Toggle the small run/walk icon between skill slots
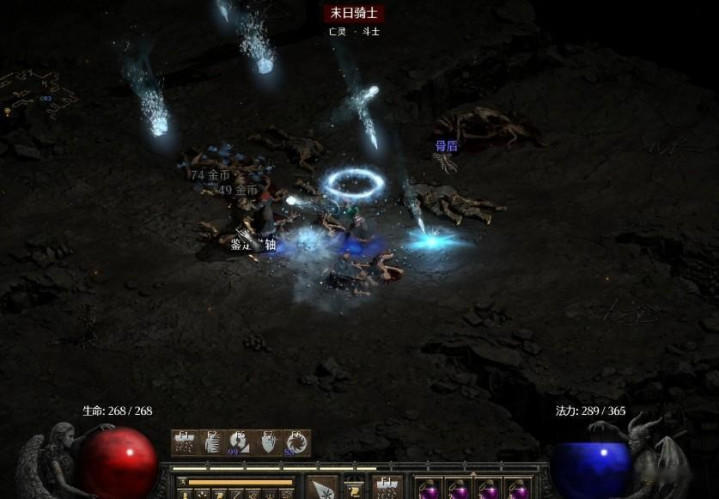This screenshot has height=499, width=719. point(354,488)
